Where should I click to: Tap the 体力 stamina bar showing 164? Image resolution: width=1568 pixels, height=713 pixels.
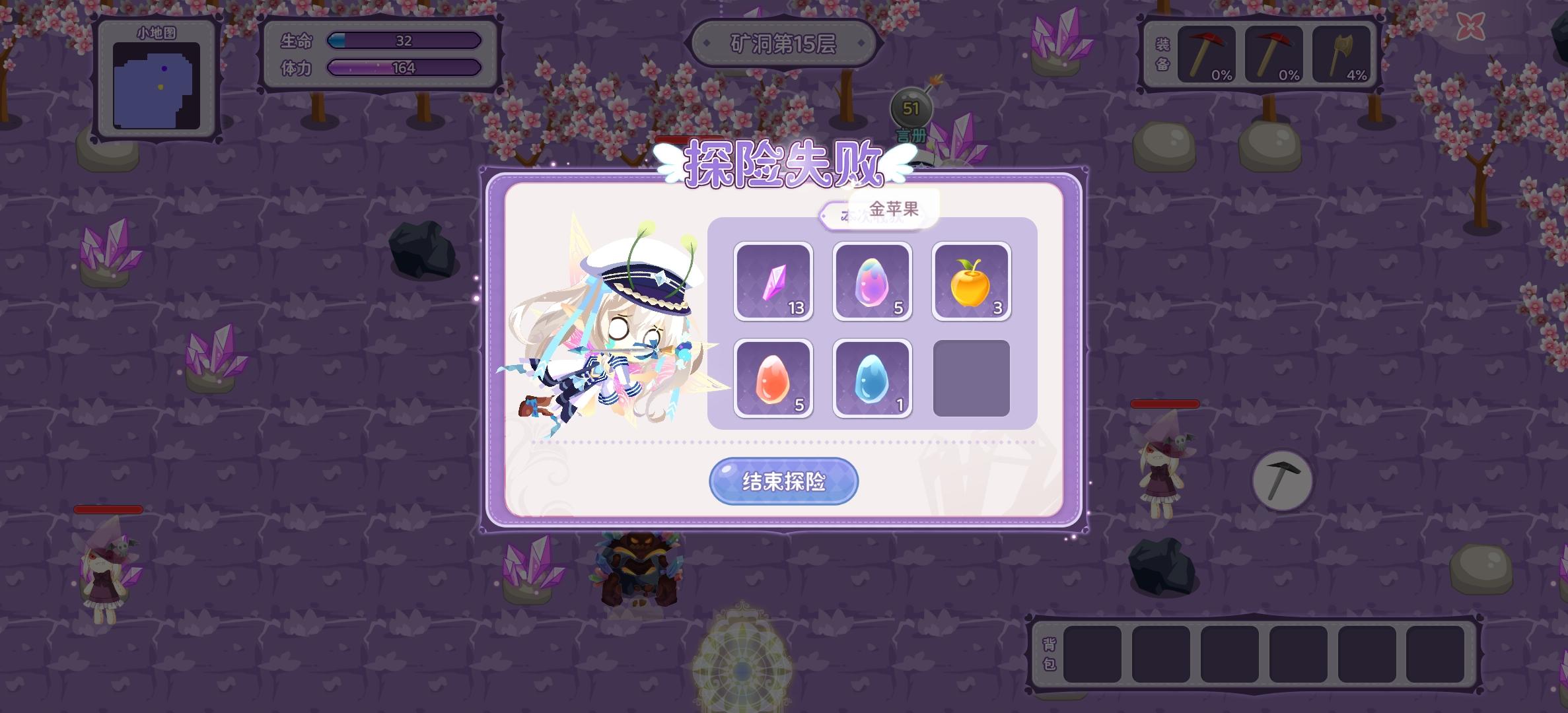[x=404, y=68]
